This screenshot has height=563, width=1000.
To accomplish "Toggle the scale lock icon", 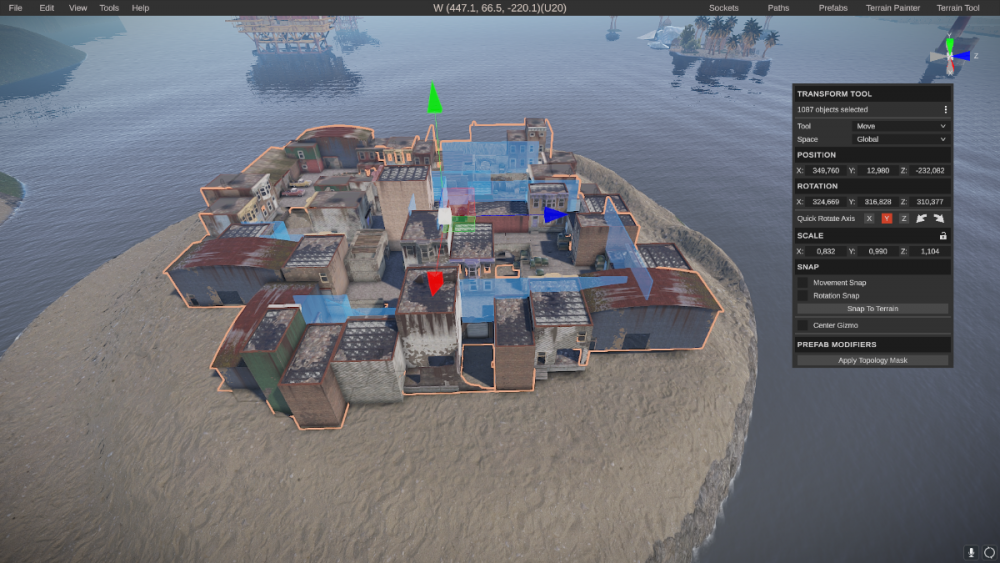I will tap(943, 236).
